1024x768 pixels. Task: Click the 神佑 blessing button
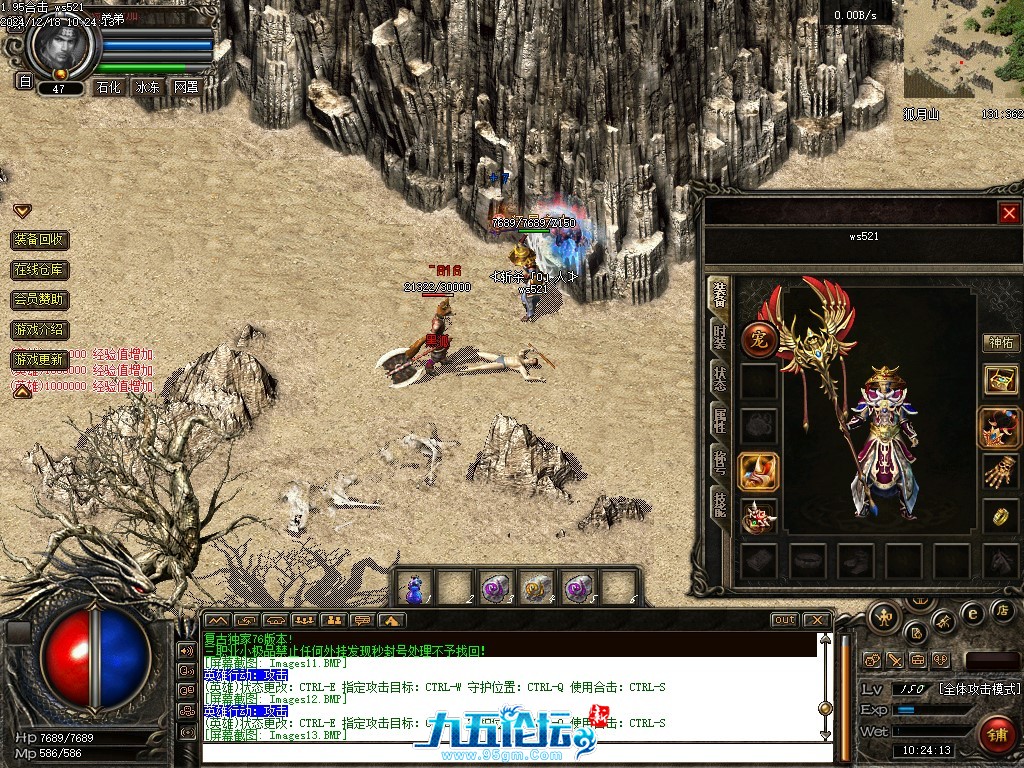point(1001,343)
